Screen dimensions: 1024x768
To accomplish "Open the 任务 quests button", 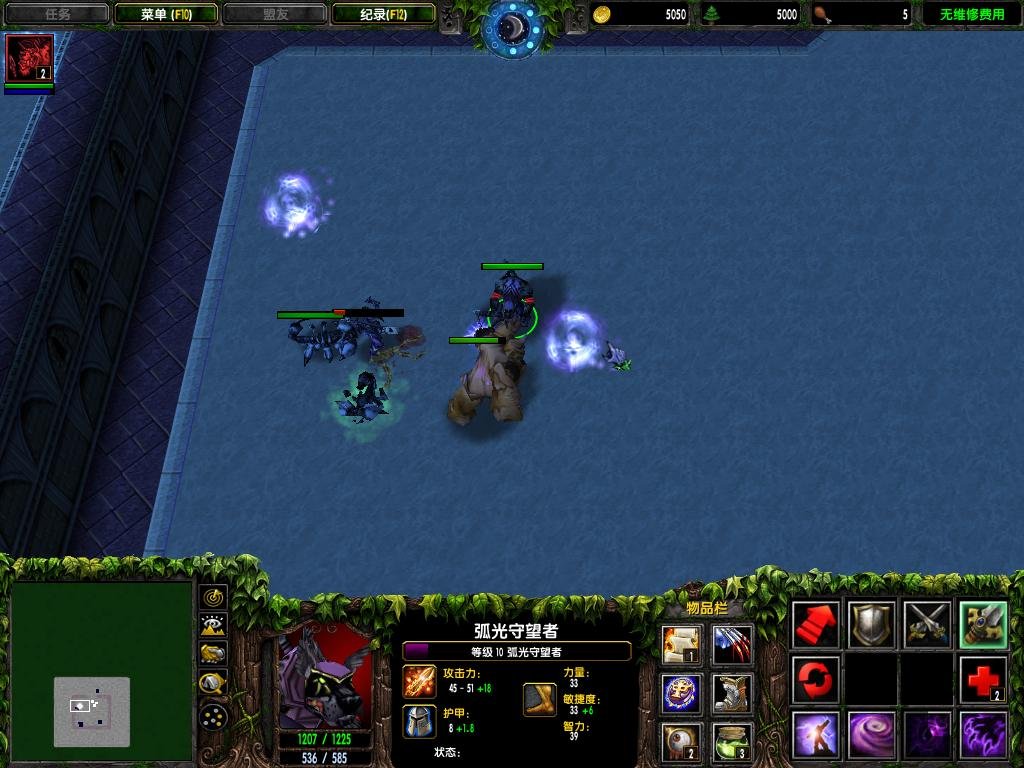I will tap(56, 14).
